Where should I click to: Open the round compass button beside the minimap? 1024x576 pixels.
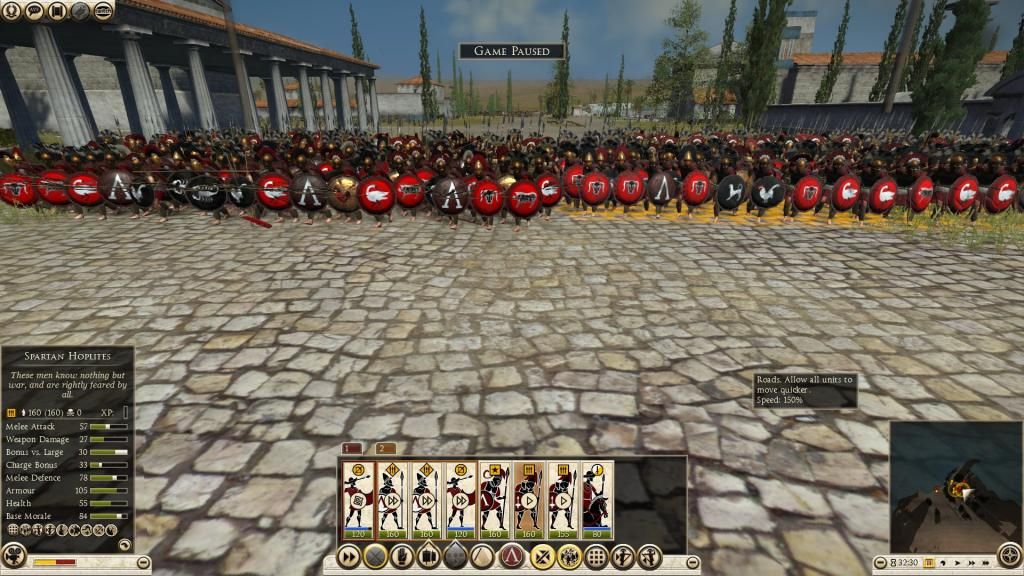tap(1010, 556)
